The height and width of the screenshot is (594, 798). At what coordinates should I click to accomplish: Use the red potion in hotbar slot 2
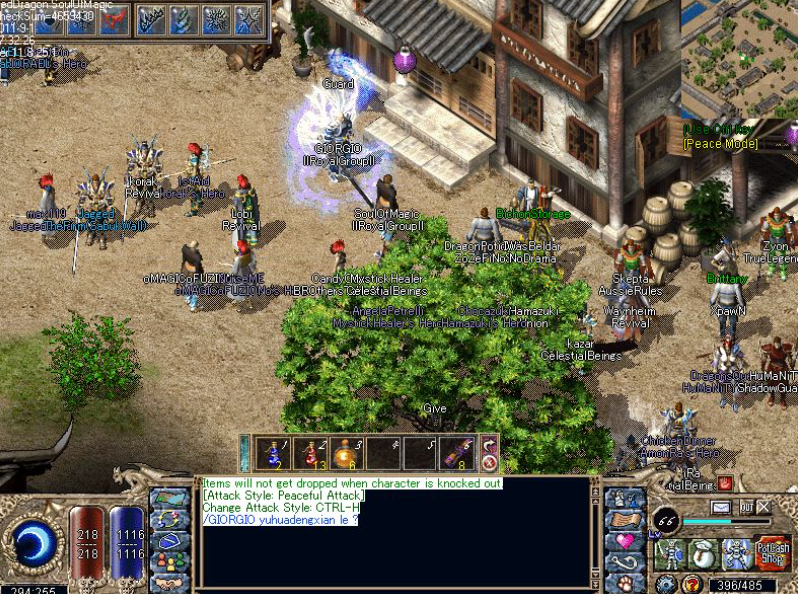coord(311,453)
